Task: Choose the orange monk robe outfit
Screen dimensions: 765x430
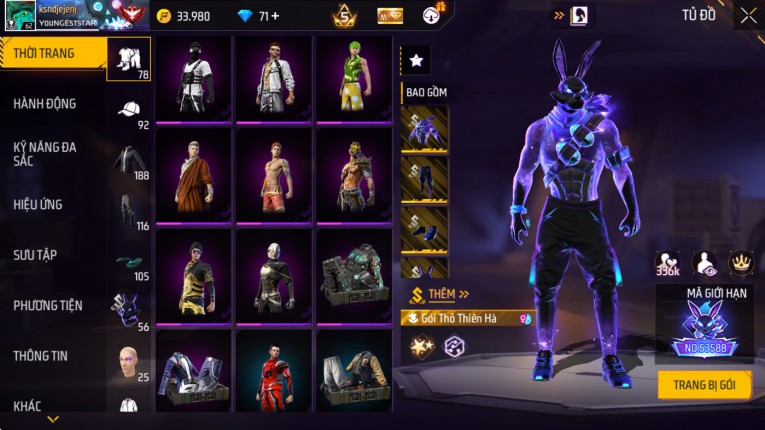Action: click(x=193, y=174)
